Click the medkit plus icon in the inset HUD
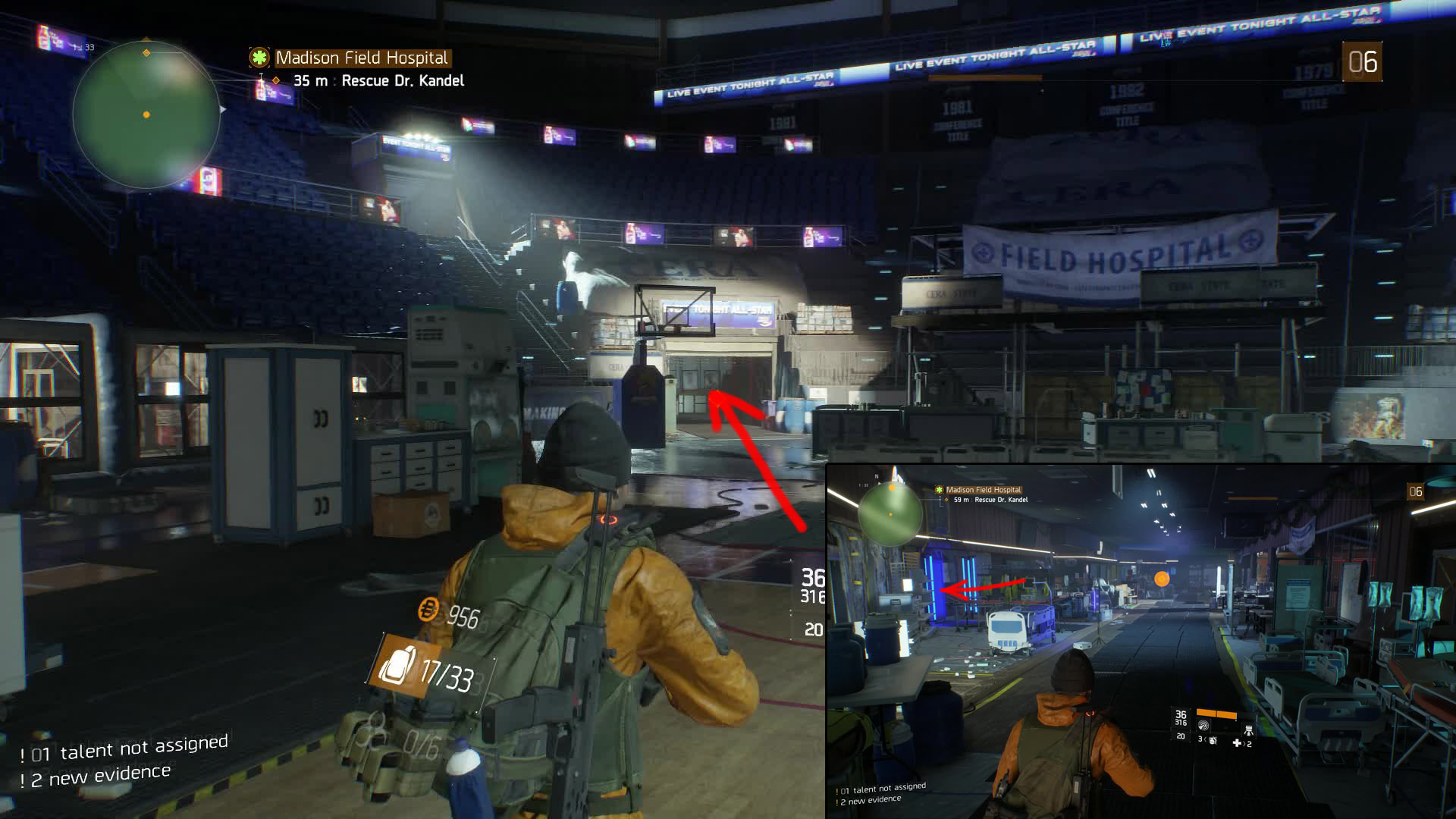The width and height of the screenshot is (1456, 819). pos(1238,743)
